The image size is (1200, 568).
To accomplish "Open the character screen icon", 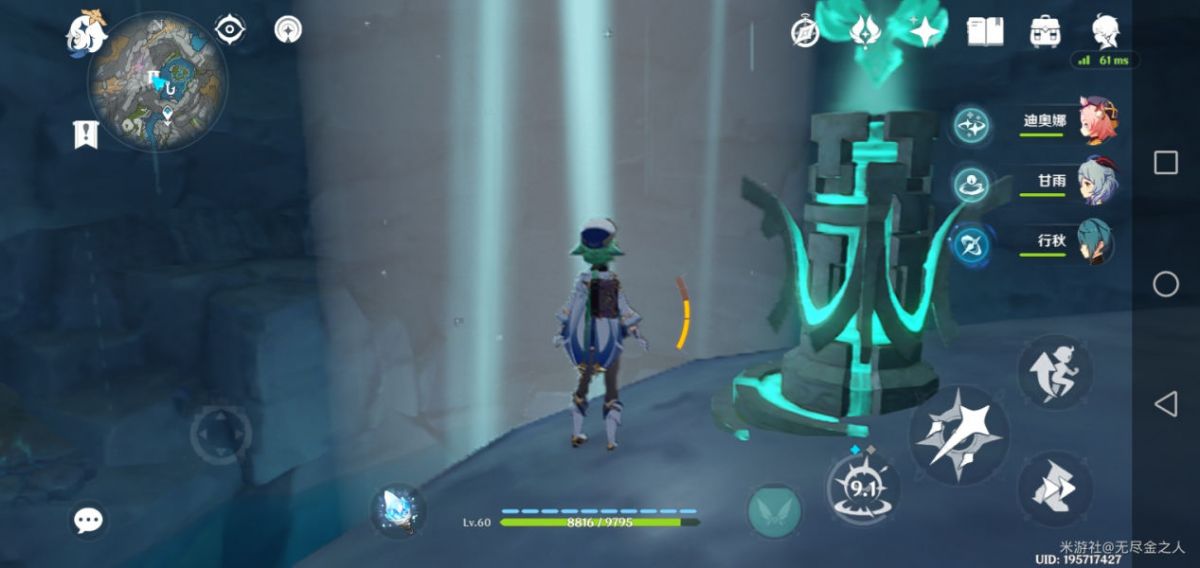I will point(1104,31).
